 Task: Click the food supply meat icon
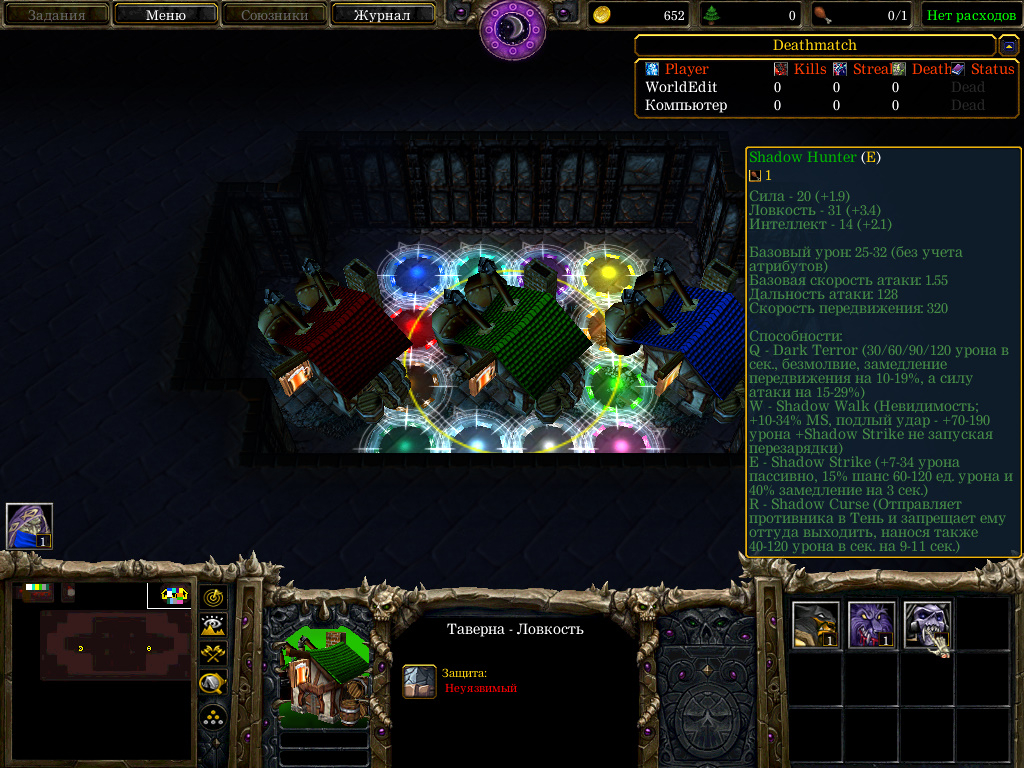(x=822, y=15)
